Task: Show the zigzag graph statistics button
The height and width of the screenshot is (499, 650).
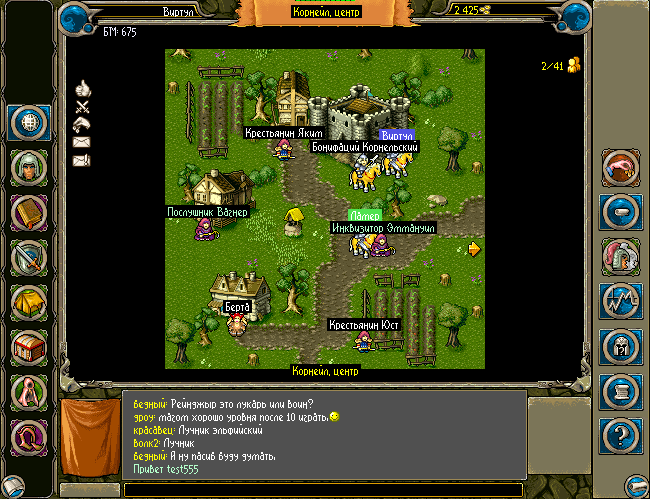Action: click(x=620, y=302)
